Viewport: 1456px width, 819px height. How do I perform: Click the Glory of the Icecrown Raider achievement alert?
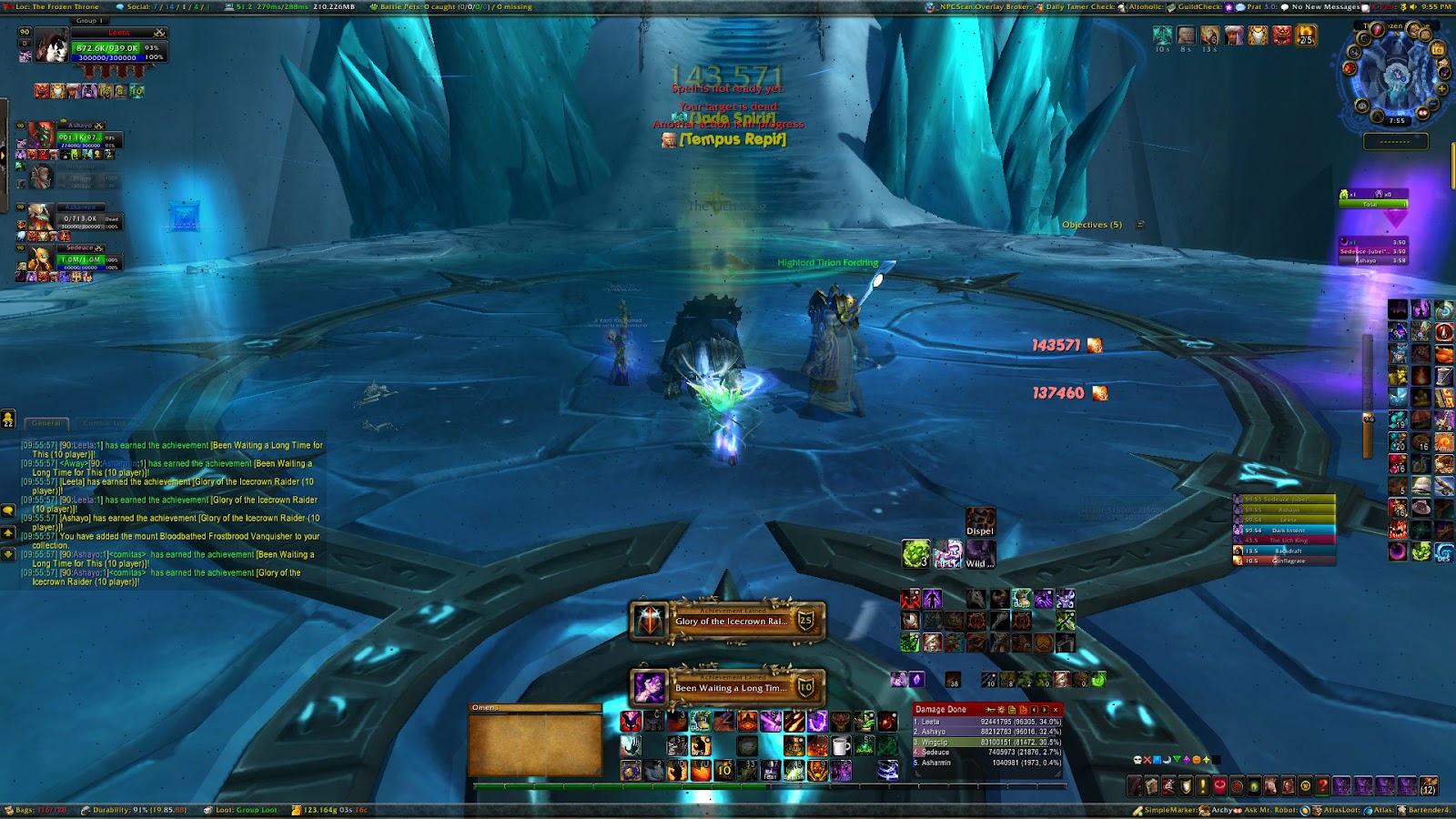pyautogui.click(x=728, y=622)
